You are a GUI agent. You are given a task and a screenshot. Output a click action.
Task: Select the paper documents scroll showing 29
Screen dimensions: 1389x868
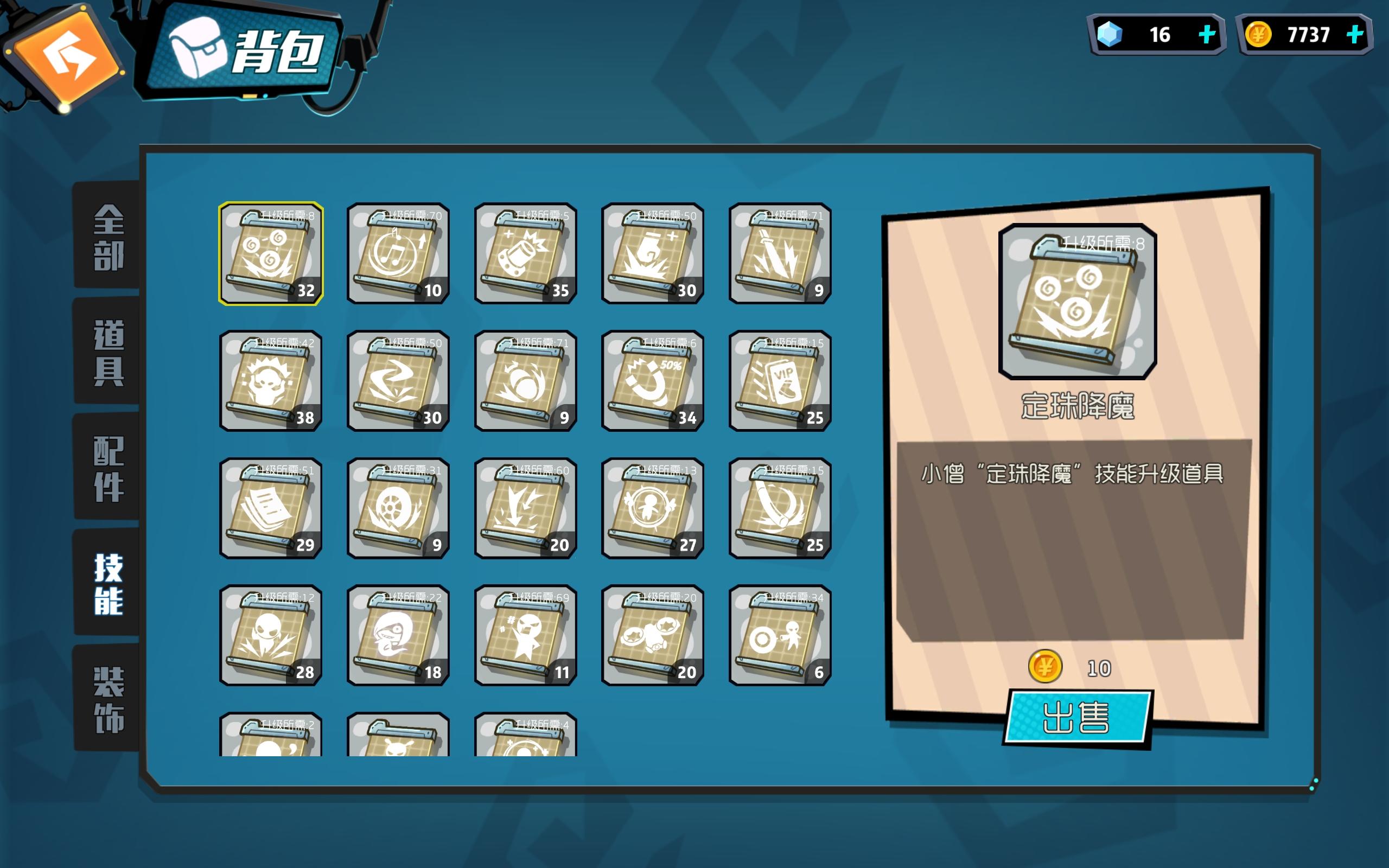[271, 508]
